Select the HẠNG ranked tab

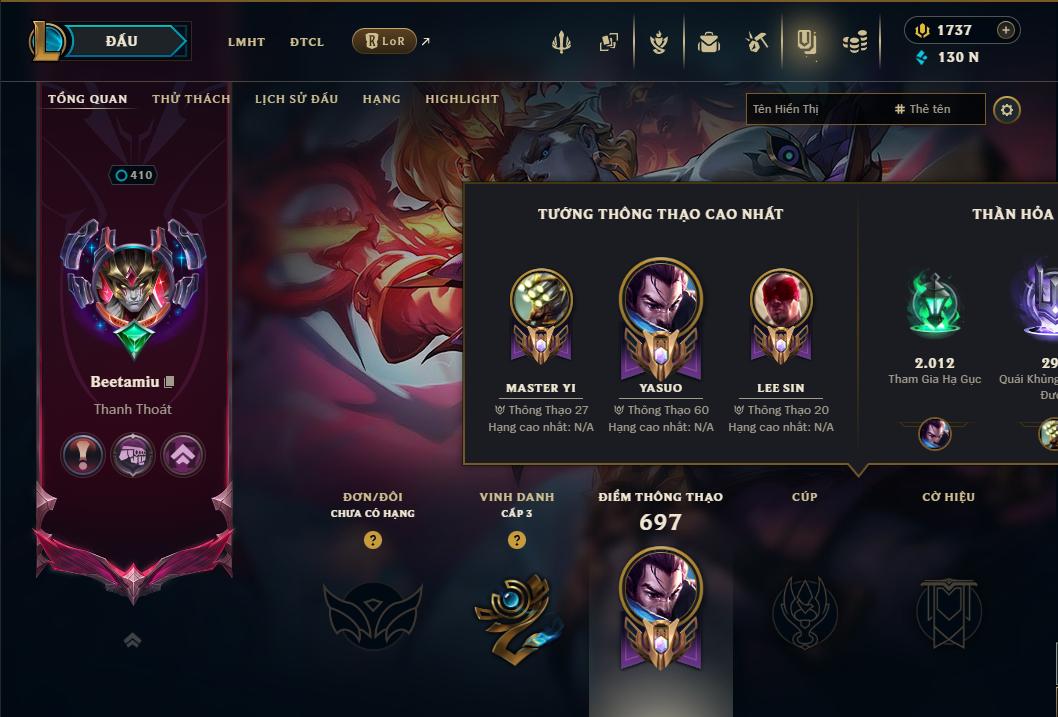(x=381, y=99)
